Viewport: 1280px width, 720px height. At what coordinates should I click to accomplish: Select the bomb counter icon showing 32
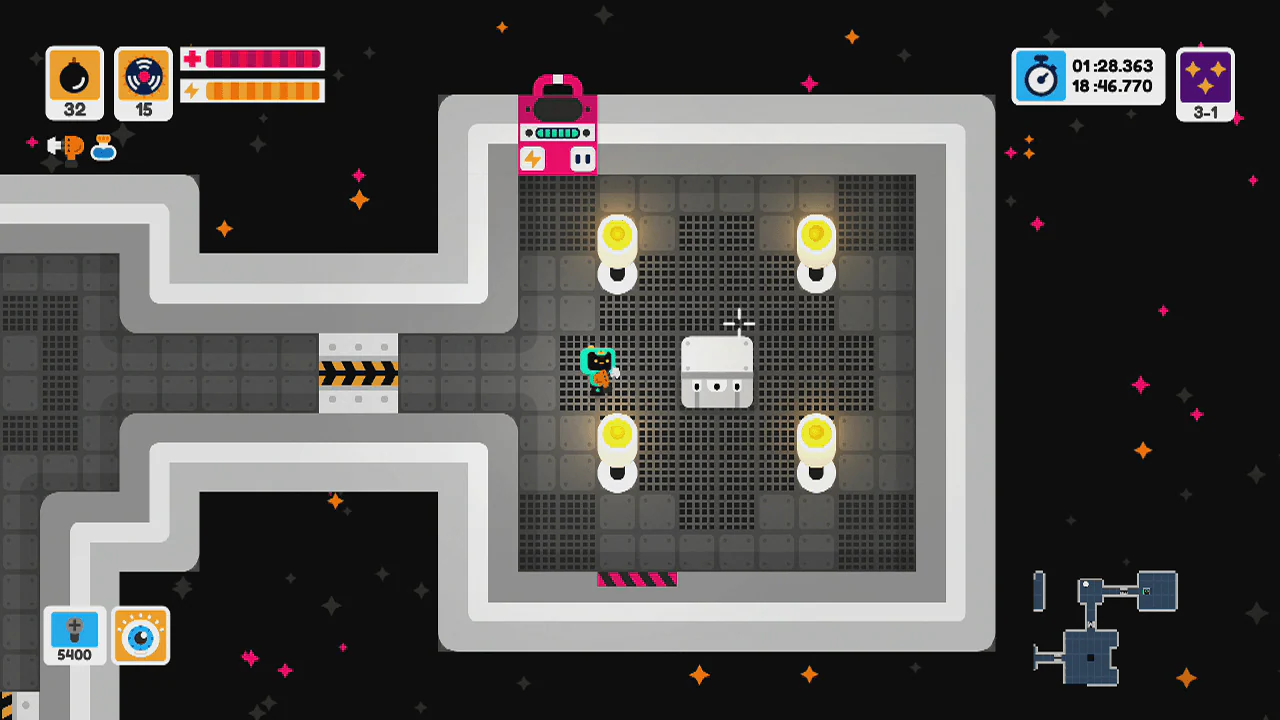(74, 82)
